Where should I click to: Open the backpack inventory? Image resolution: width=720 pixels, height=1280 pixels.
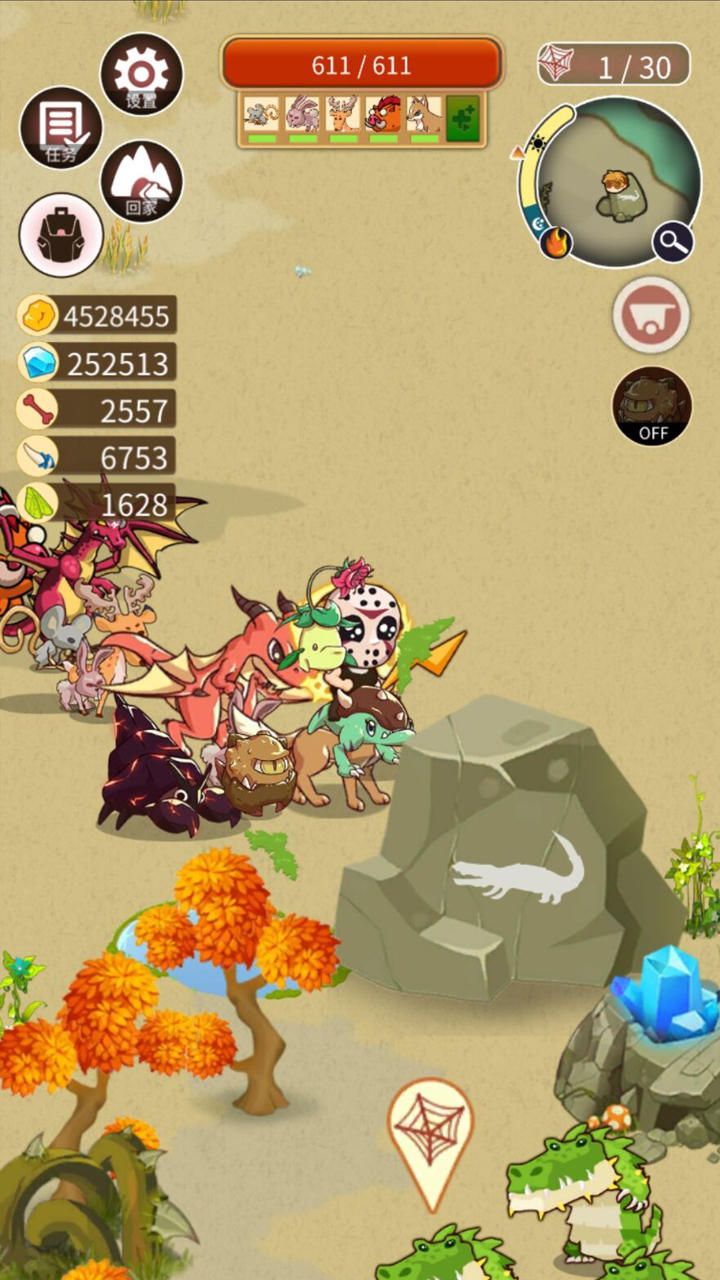tap(61, 235)
